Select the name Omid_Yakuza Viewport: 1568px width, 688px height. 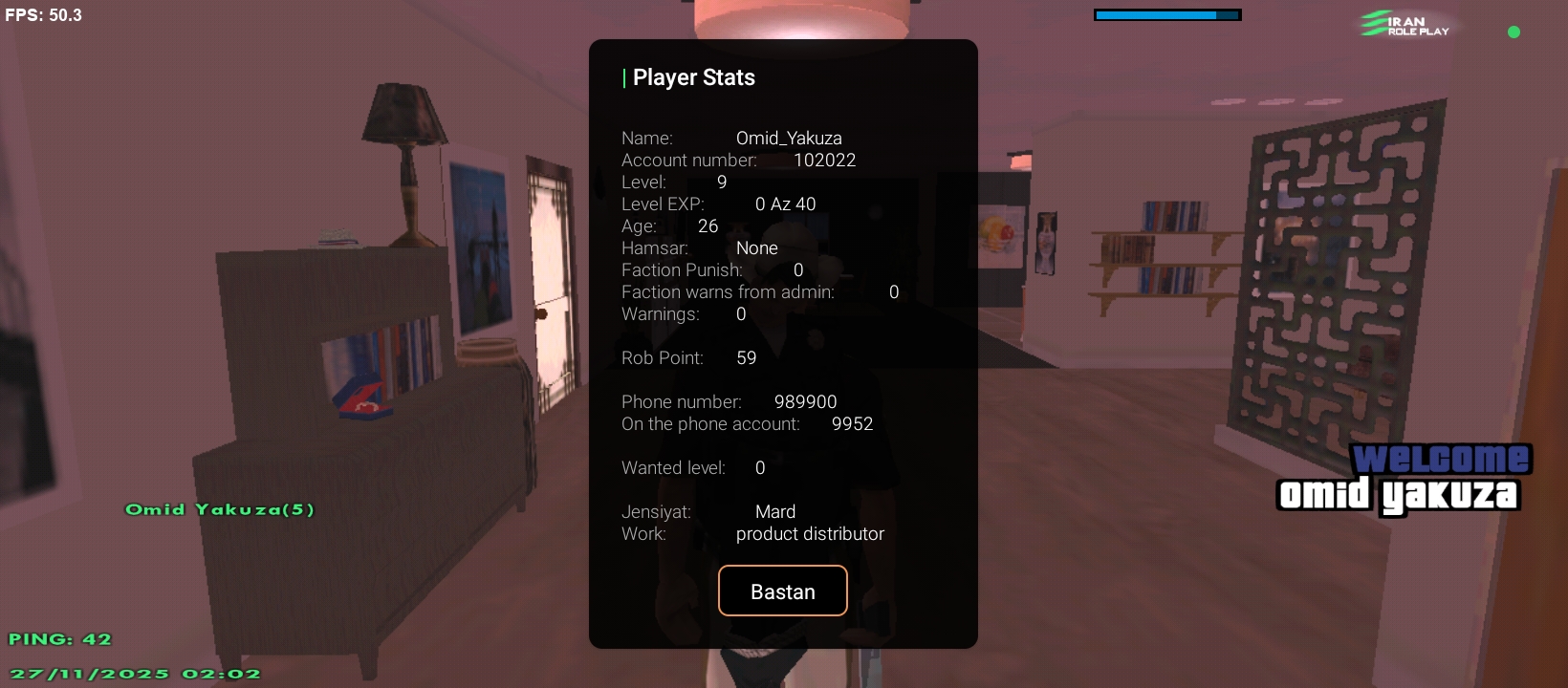(788, 138)
